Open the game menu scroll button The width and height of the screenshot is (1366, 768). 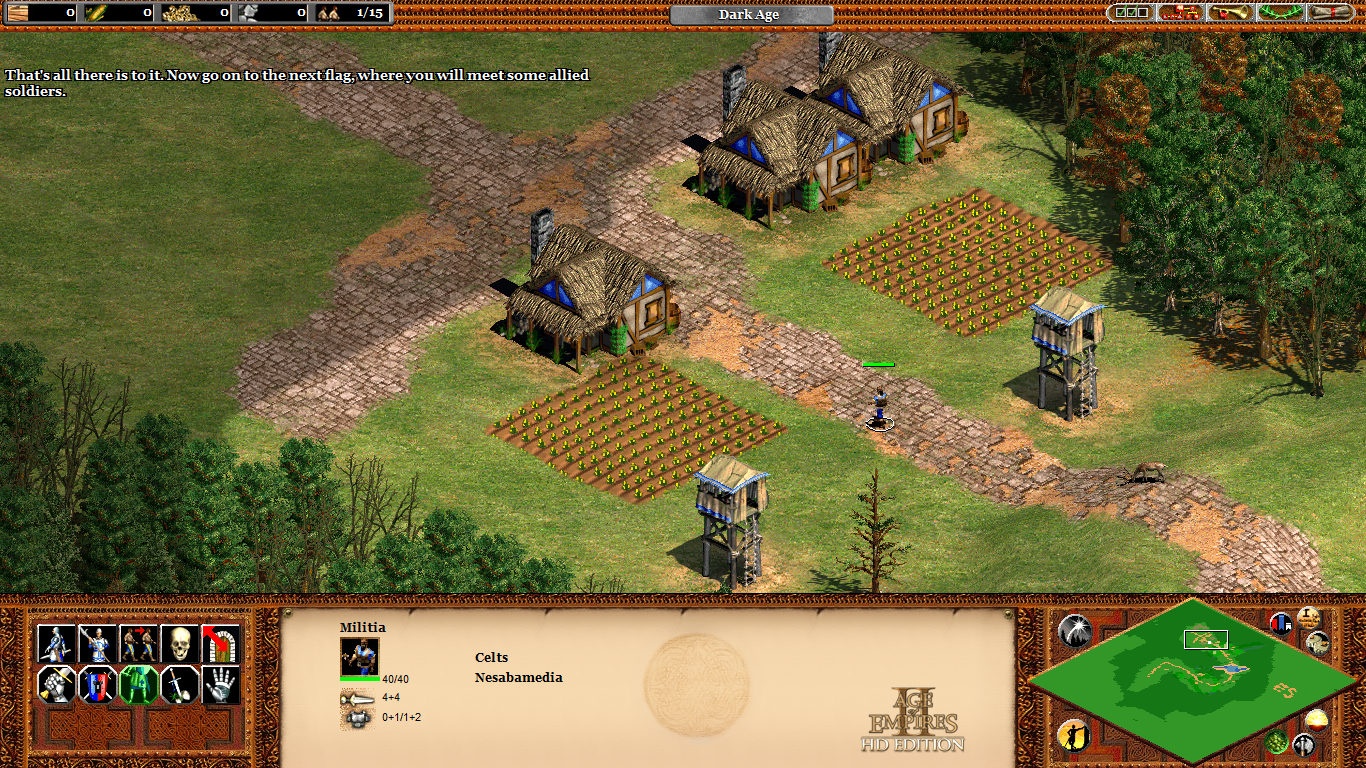[1331, 13]
